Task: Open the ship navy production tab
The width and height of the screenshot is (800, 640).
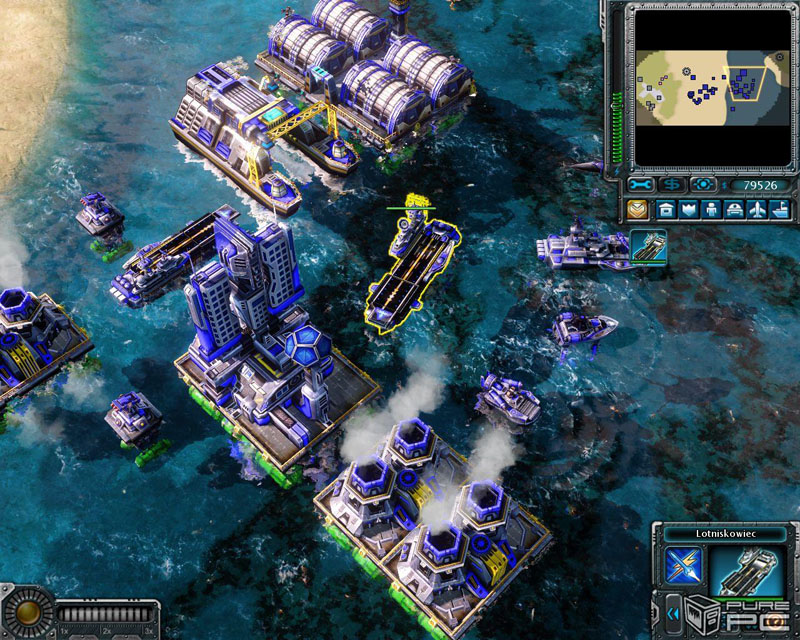Action: [x=781, y=210]
